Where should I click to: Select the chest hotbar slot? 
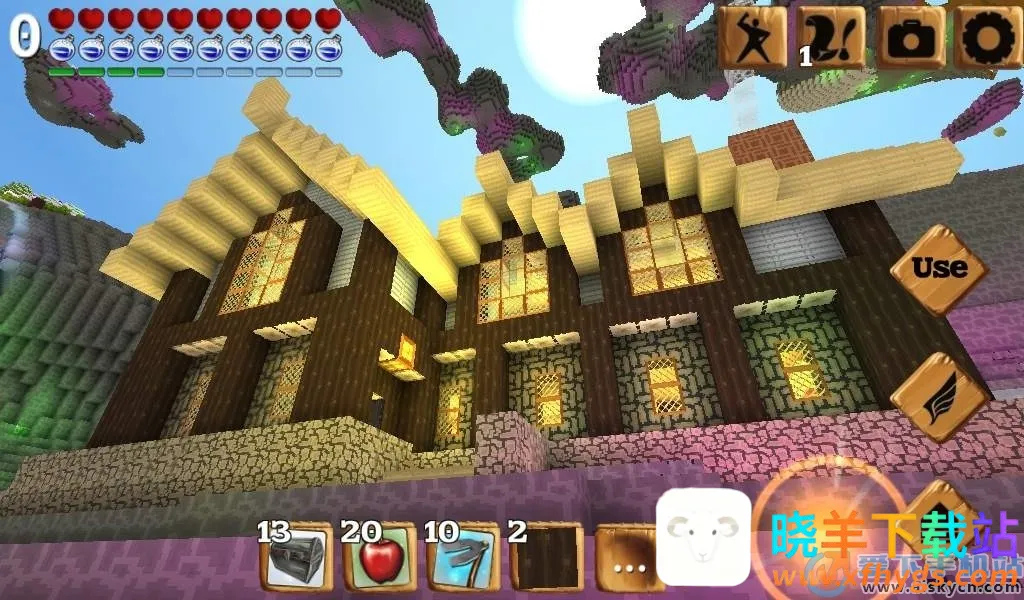tap(296, 558)
